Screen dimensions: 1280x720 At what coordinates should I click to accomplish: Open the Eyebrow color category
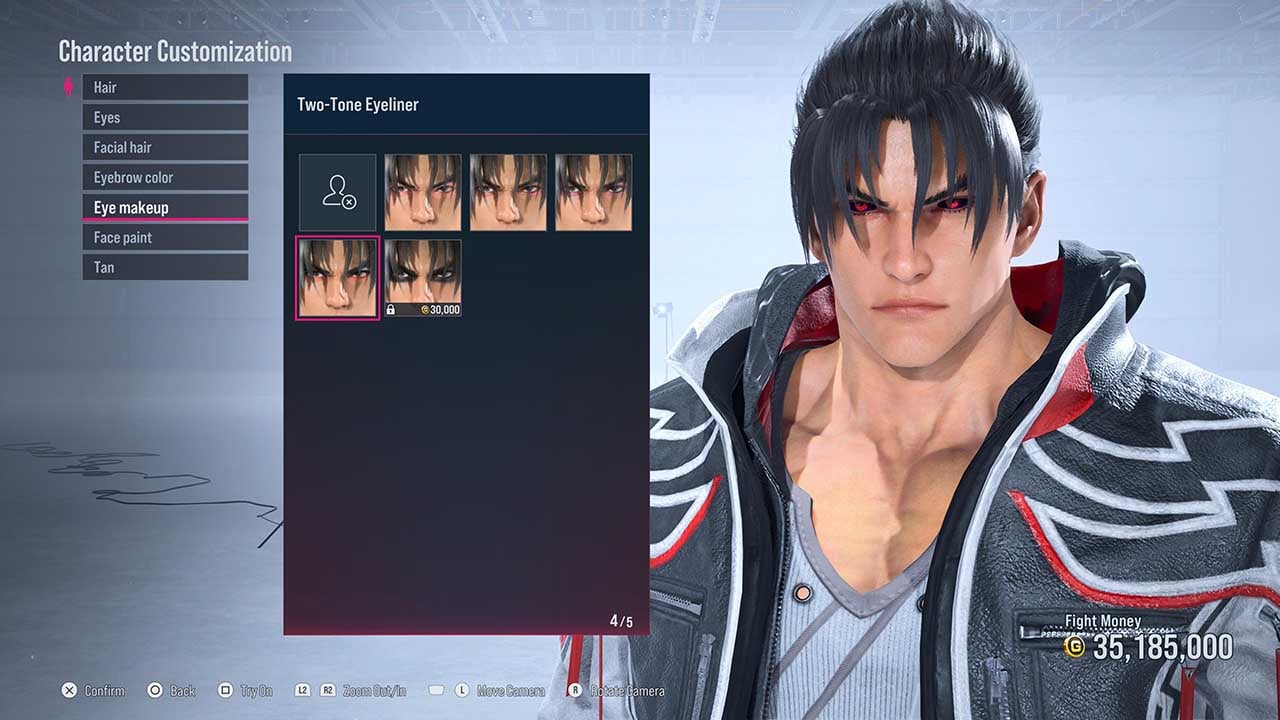point(164,177)
